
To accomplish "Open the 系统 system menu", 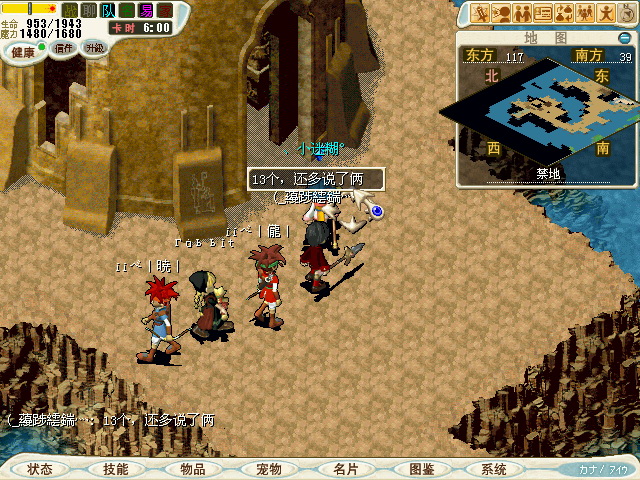I will click(x=494, y=469).
